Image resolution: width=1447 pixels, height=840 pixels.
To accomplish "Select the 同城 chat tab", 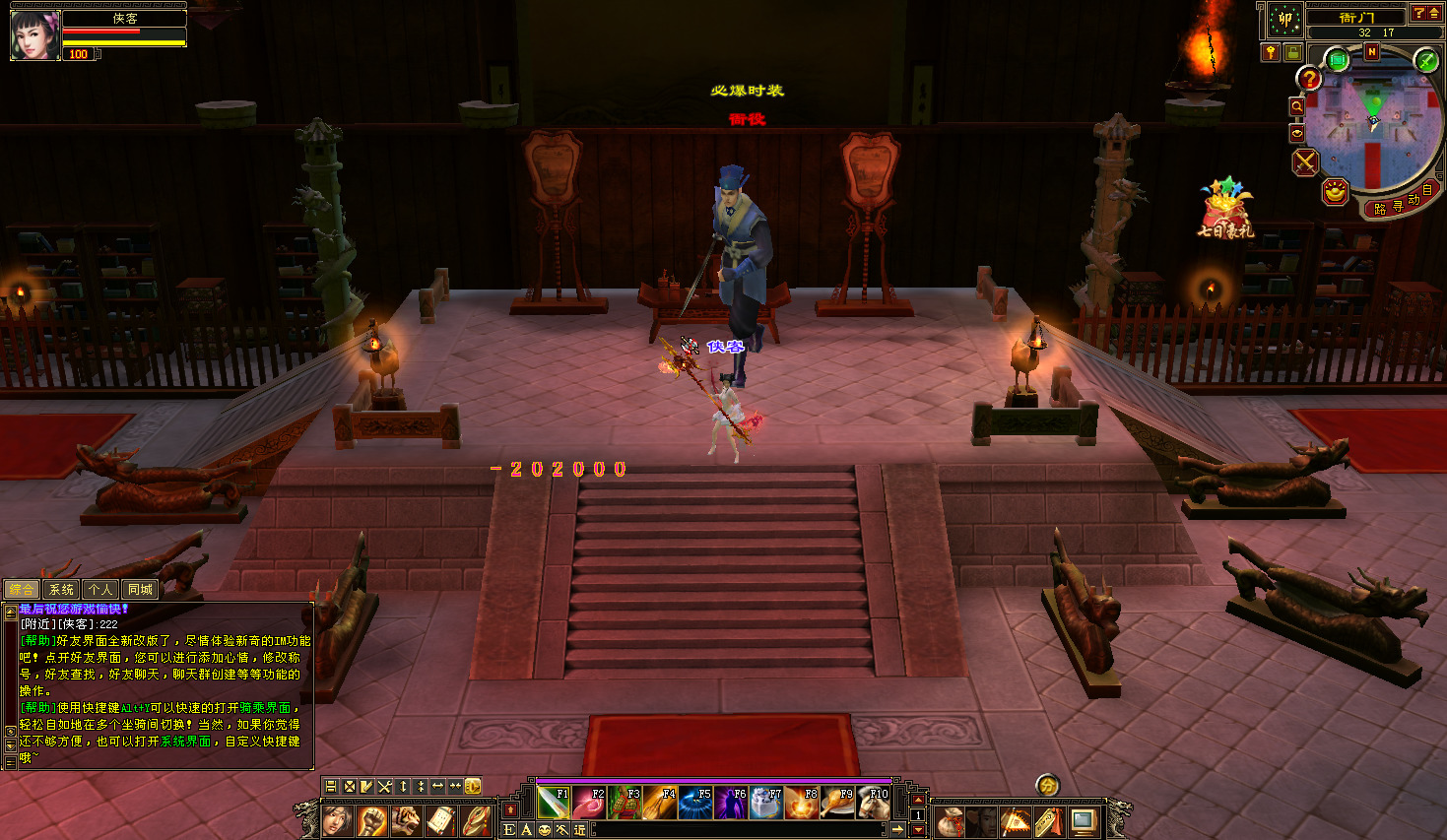I will [x=140, y=590].
